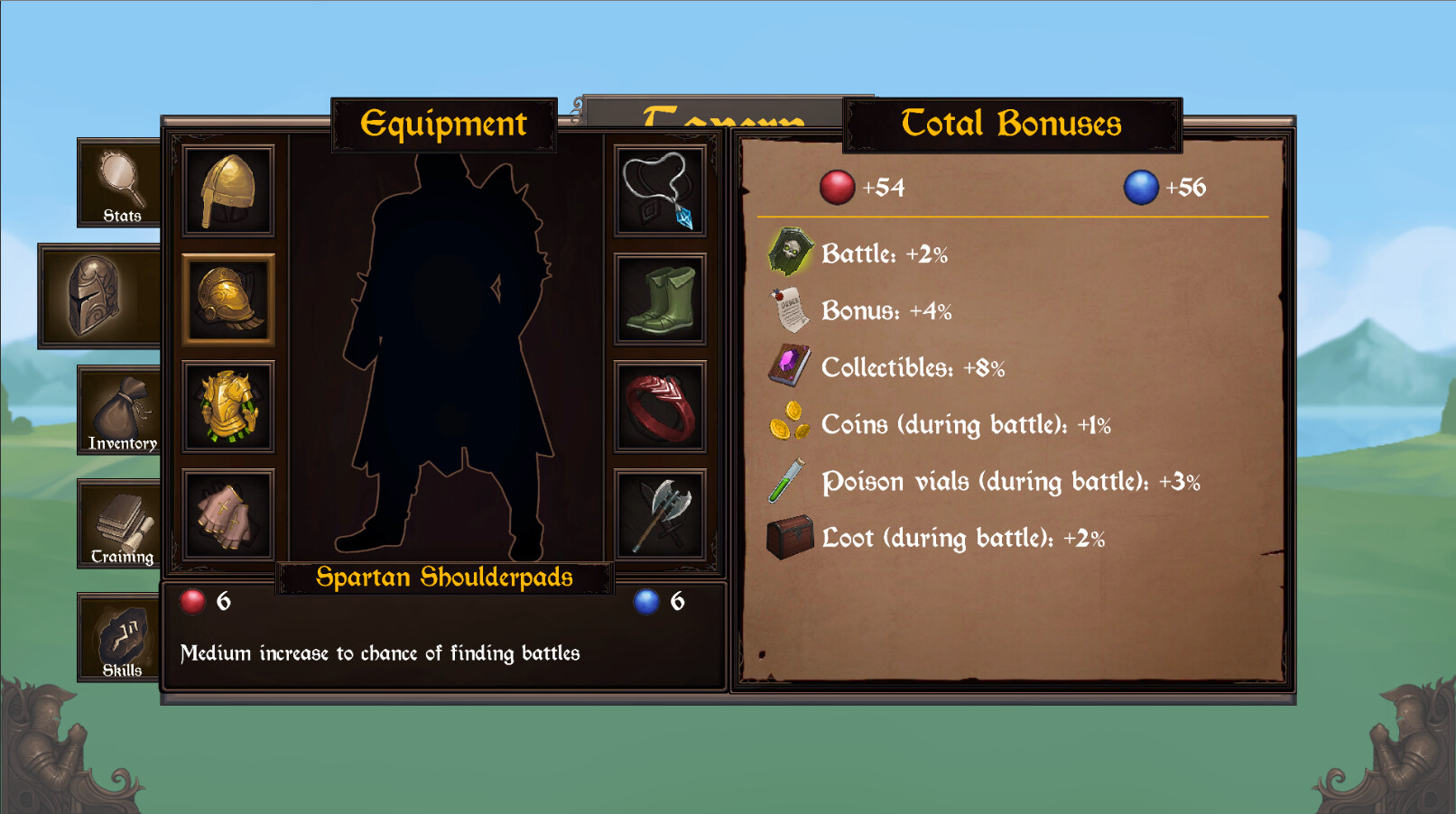Click the Battle +2% bonus icon
Viewport: 1456px width, 814px height.
(x=792, y=253)
